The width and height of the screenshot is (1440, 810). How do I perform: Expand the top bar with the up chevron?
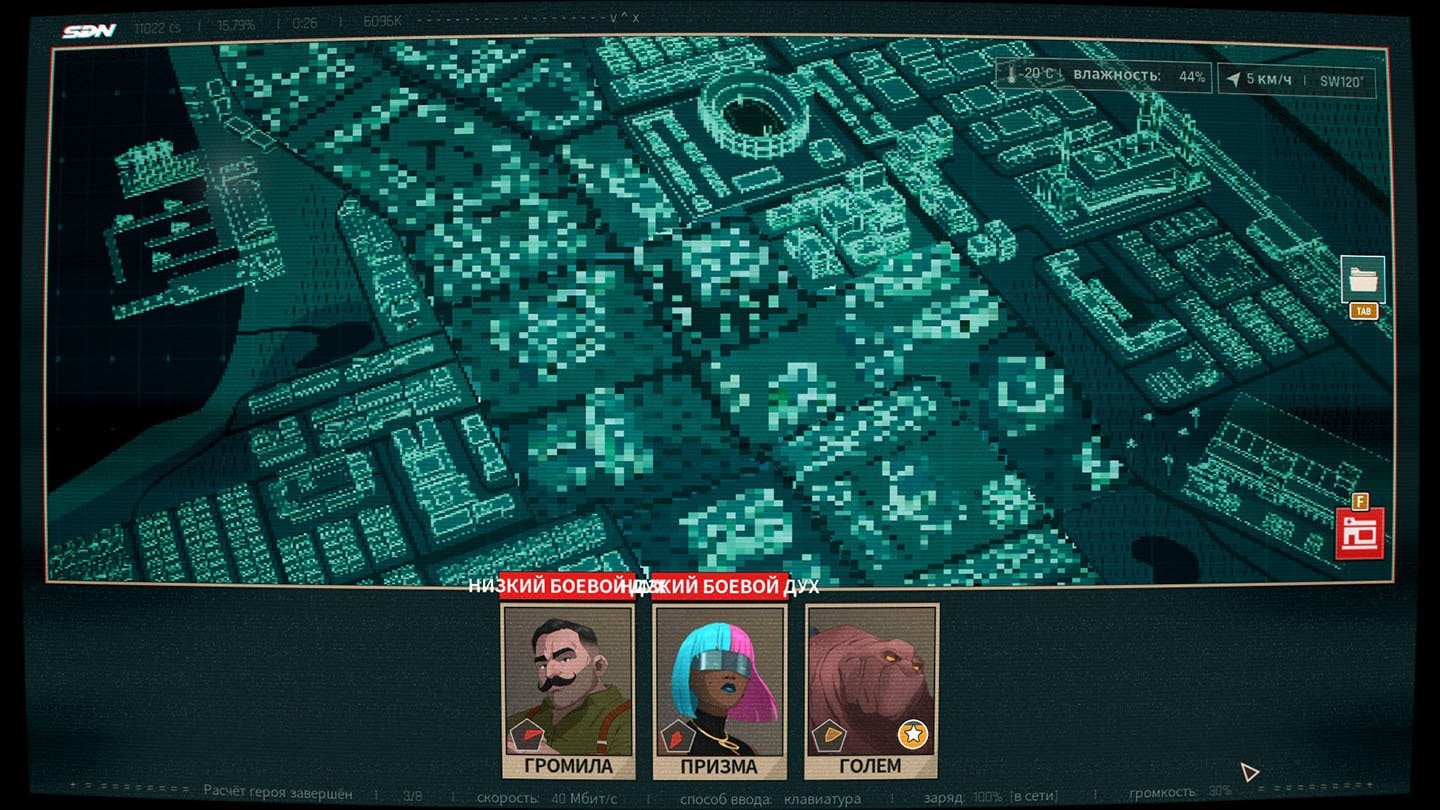pos(627,16)
